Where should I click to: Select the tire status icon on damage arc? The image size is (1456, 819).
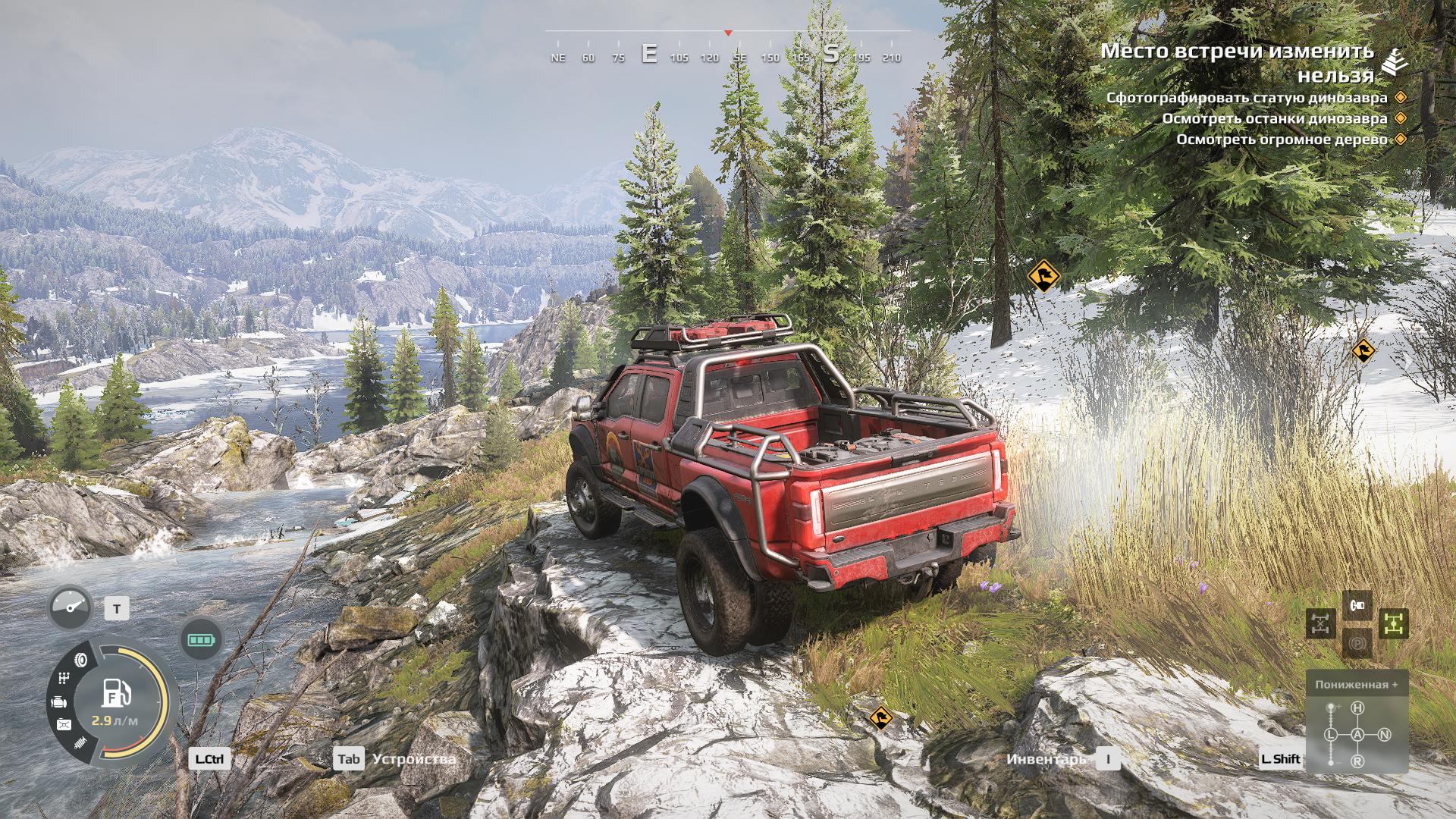(x=80, y=661)
